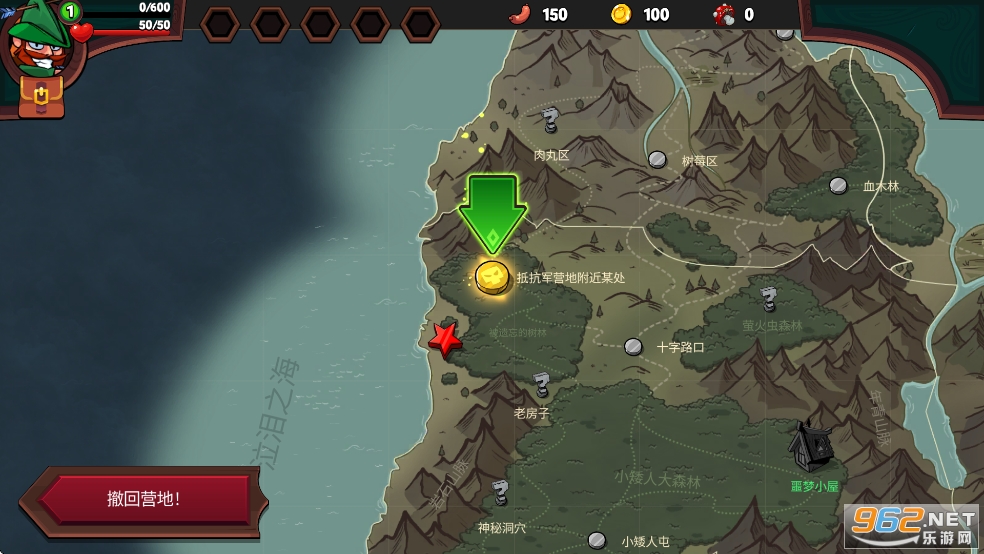The image size is (984, 554).
Task: Select the 老房子 question mark node
Action: tap(541, 385)
